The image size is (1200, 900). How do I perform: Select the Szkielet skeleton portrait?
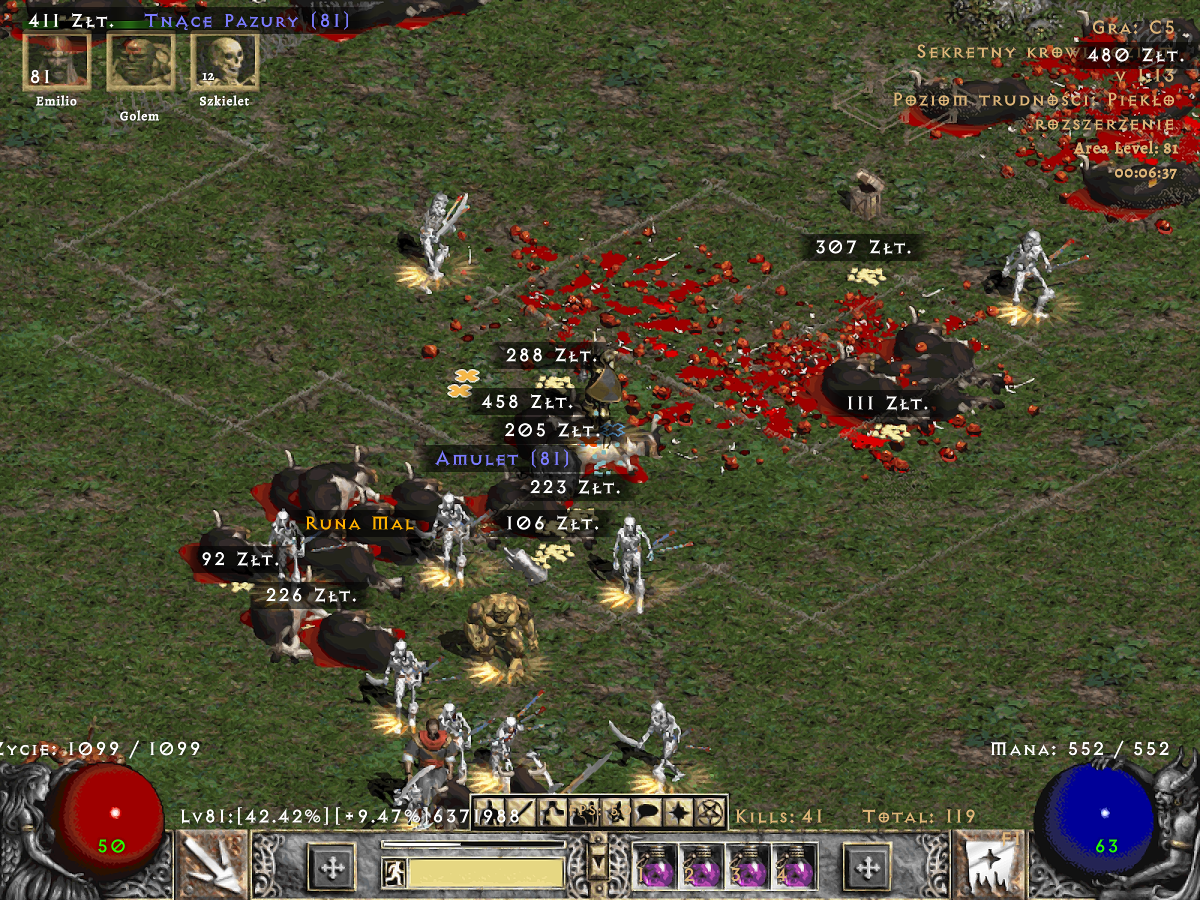pos(224,62)
